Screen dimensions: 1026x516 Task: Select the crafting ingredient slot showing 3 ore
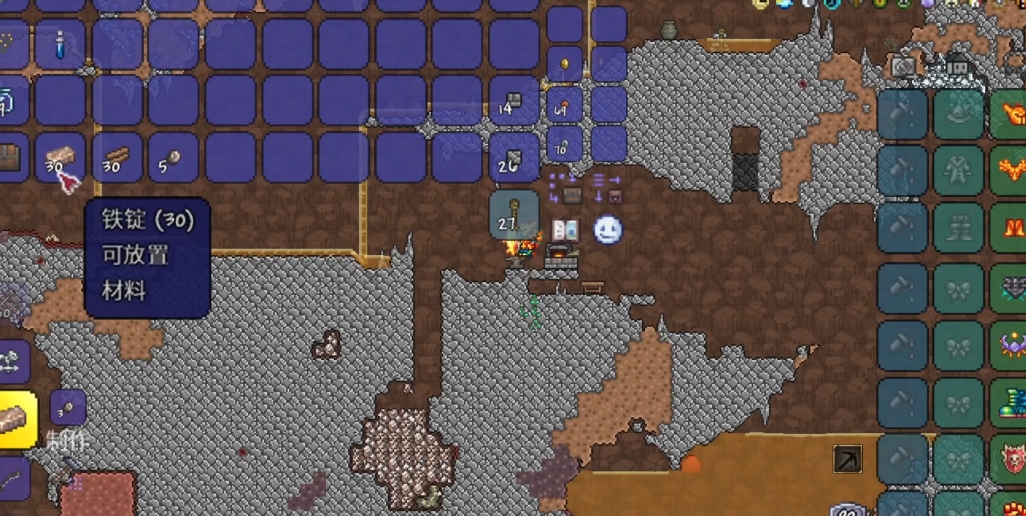pos(68,407)
